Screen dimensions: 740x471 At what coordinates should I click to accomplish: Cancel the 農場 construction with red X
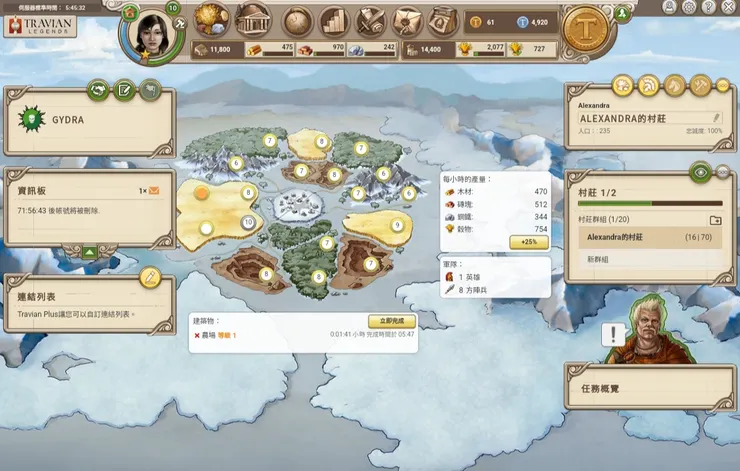click(x=197, y=335)
